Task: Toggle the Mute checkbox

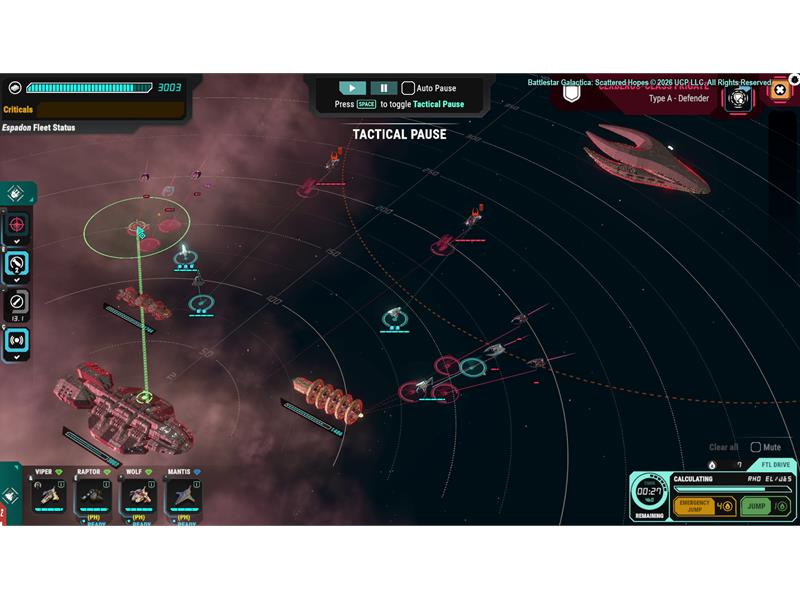Action: (756, 447)
